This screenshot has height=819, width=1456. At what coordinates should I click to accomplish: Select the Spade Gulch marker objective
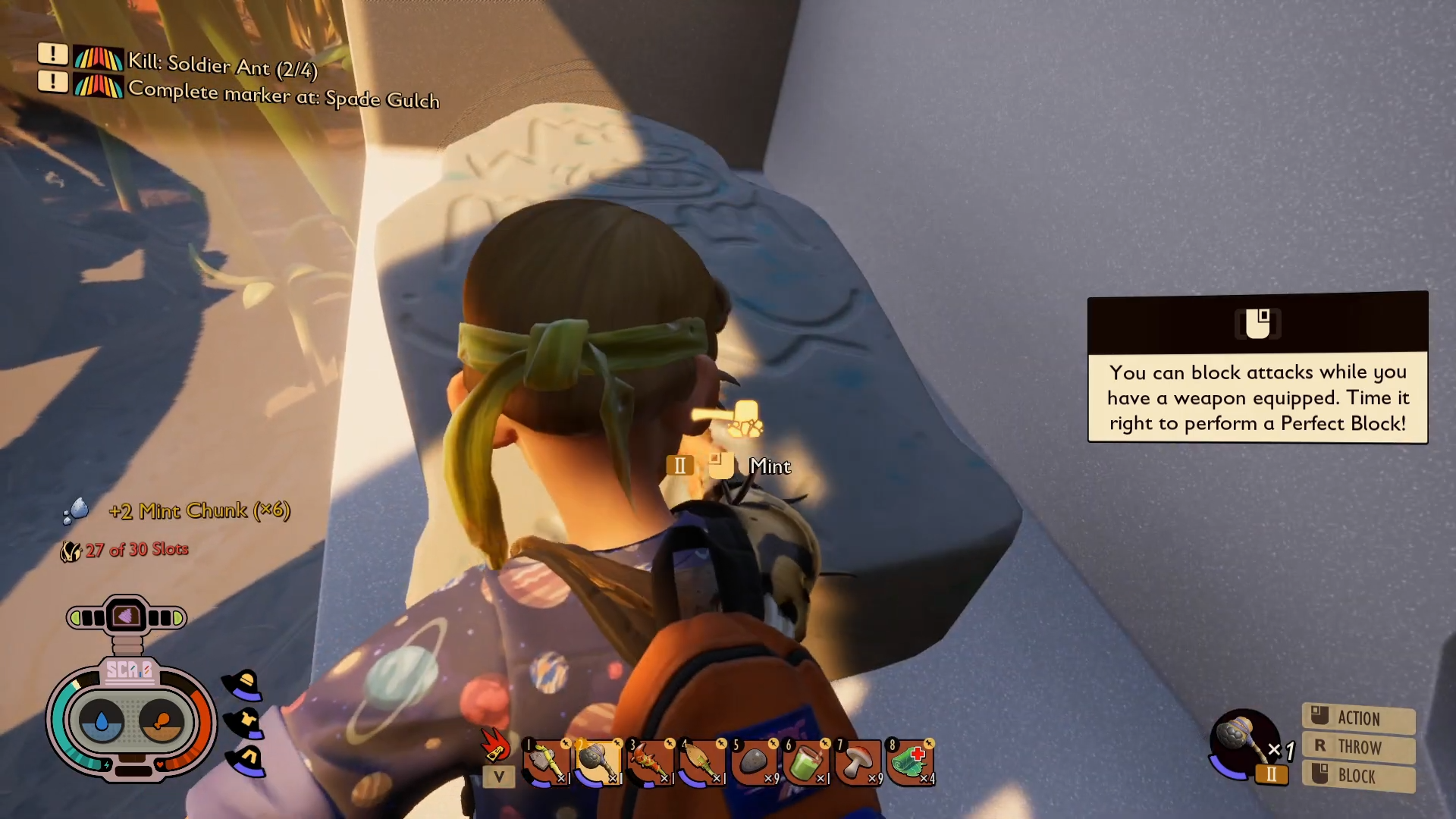[283, 95]
